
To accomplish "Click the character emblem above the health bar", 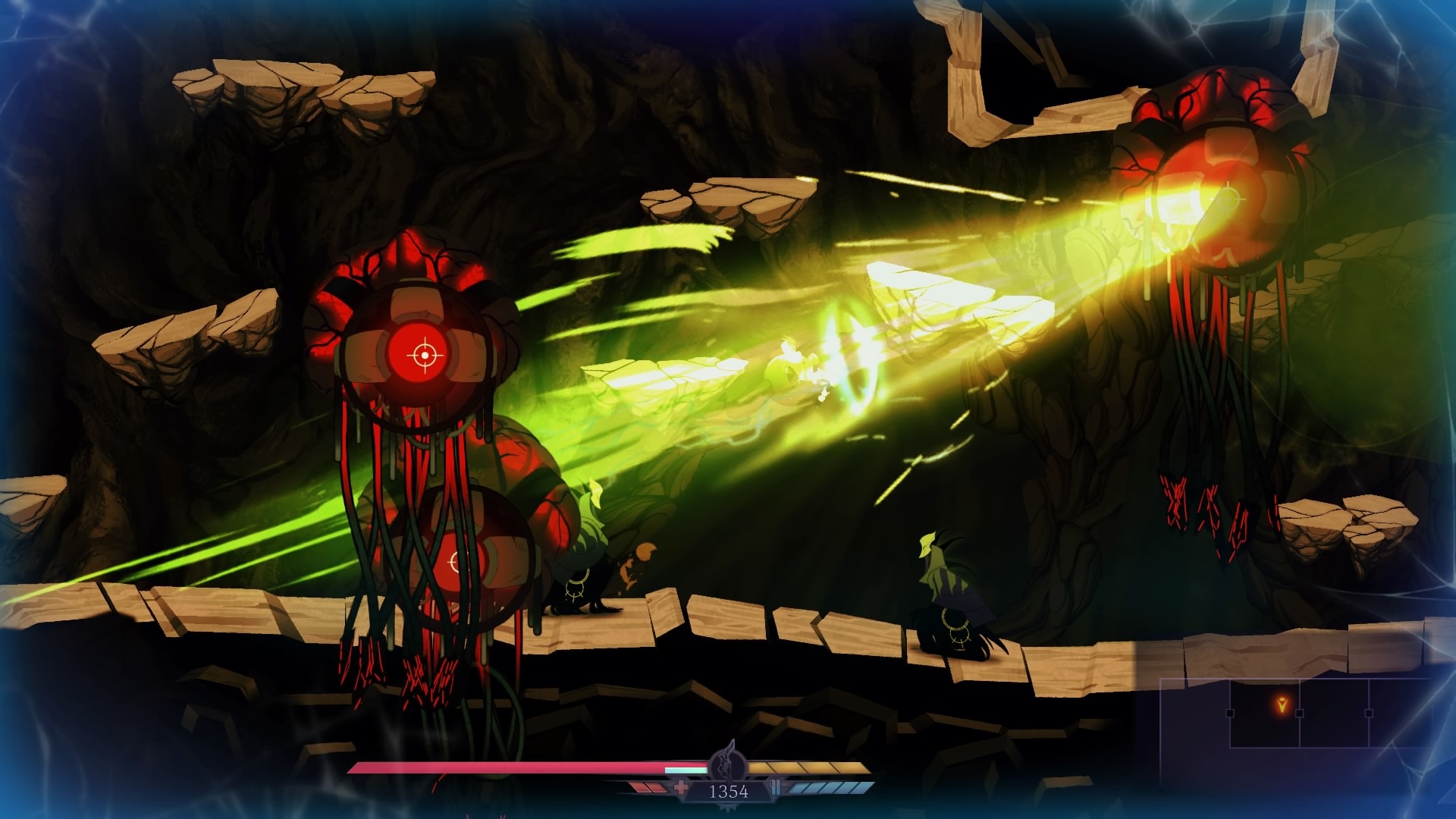I will tap(727, 761).
